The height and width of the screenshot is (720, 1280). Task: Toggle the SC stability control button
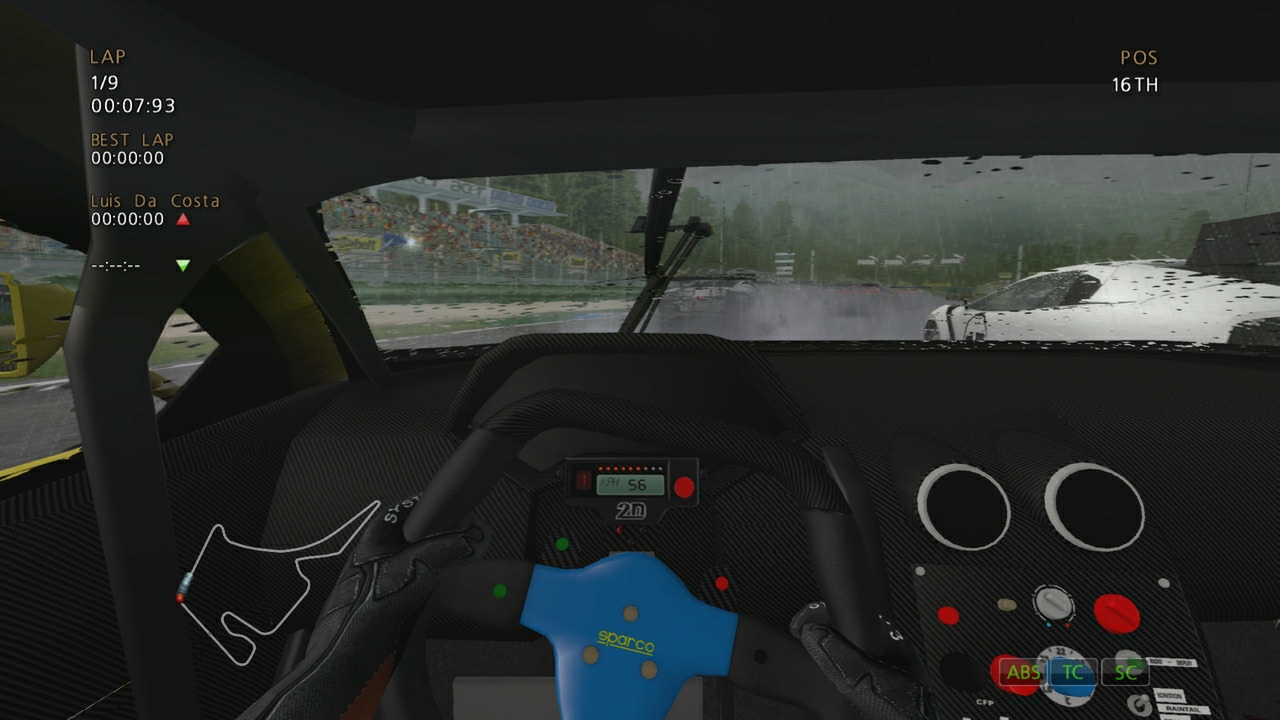(x=1126, y=671)
